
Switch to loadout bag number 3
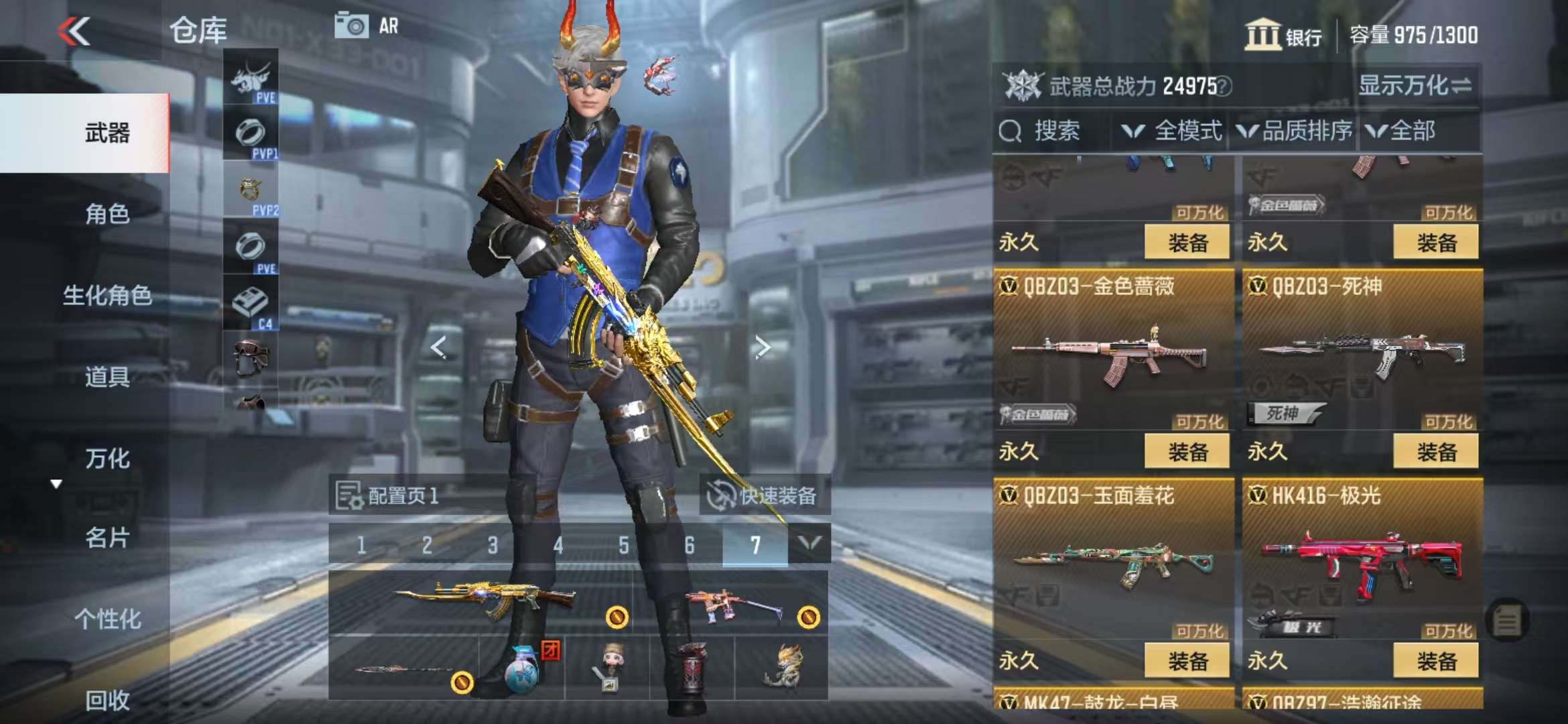[493, 545]
